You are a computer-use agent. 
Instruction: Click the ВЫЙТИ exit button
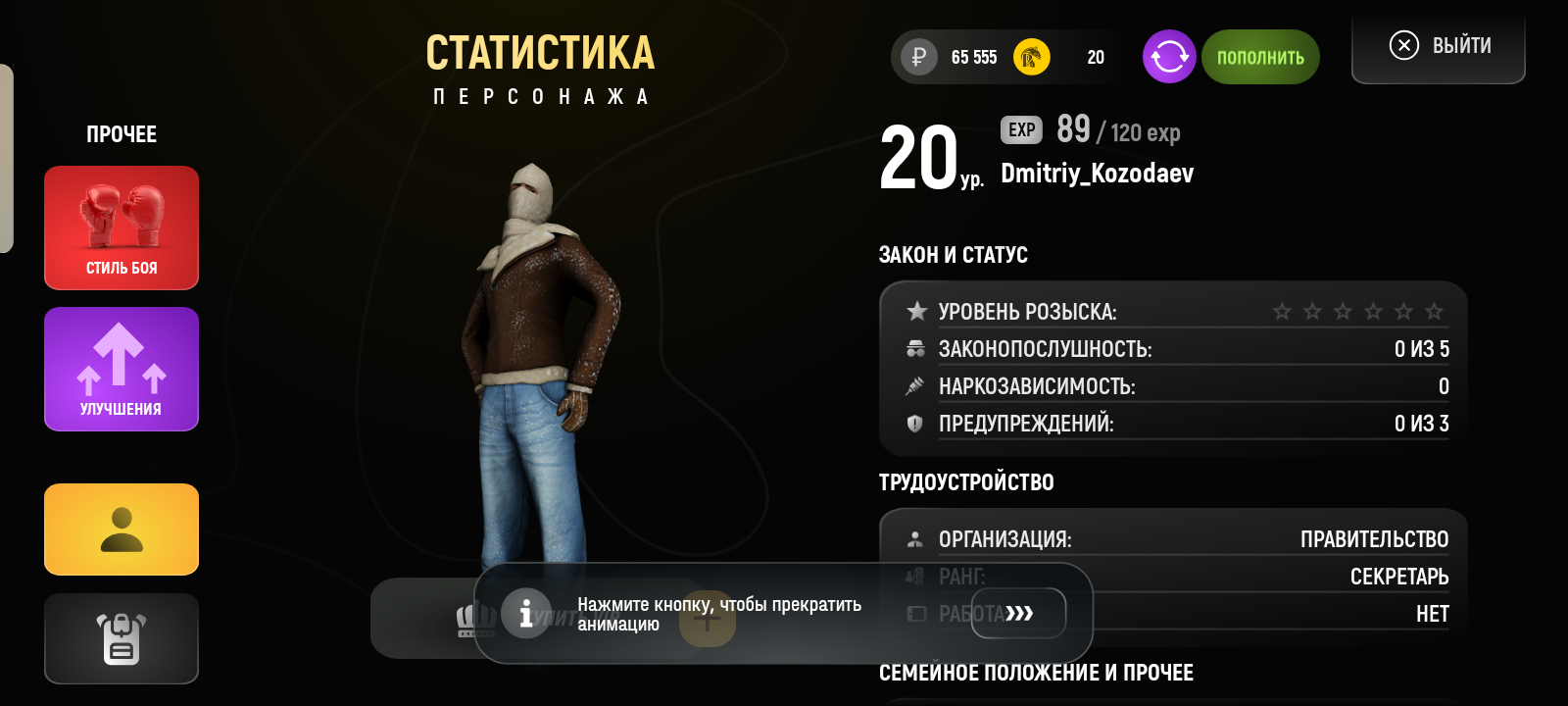point(1438,44)
